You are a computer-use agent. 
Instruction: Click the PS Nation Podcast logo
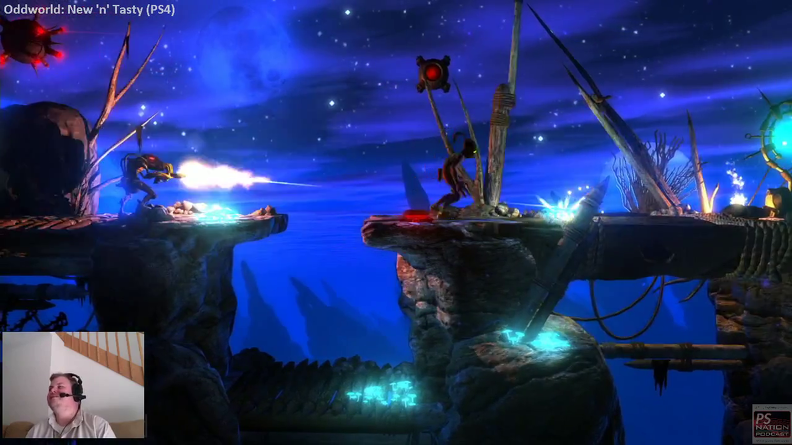pos(769,423)
